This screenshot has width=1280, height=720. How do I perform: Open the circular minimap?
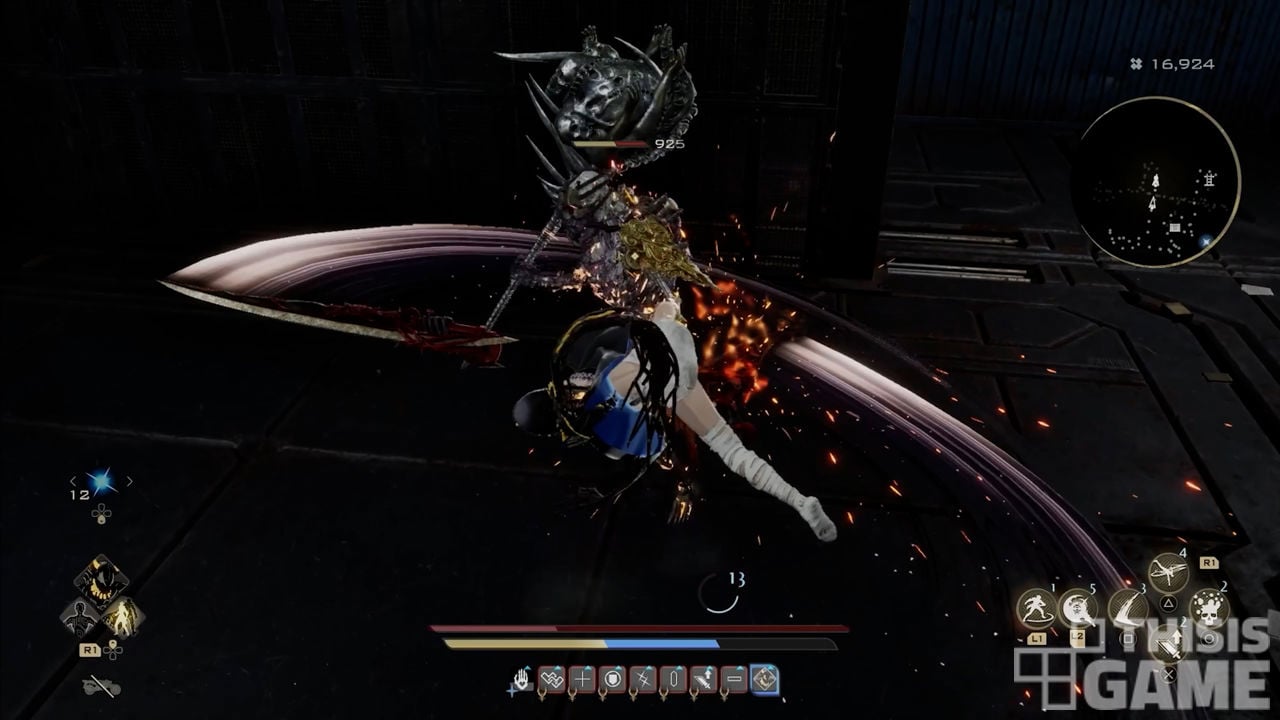coord(1155,182)
